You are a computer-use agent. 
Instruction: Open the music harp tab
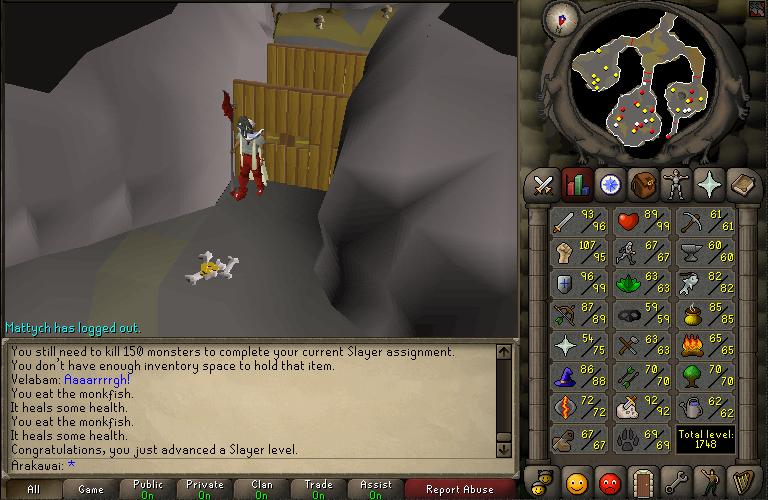pos(741,483)
